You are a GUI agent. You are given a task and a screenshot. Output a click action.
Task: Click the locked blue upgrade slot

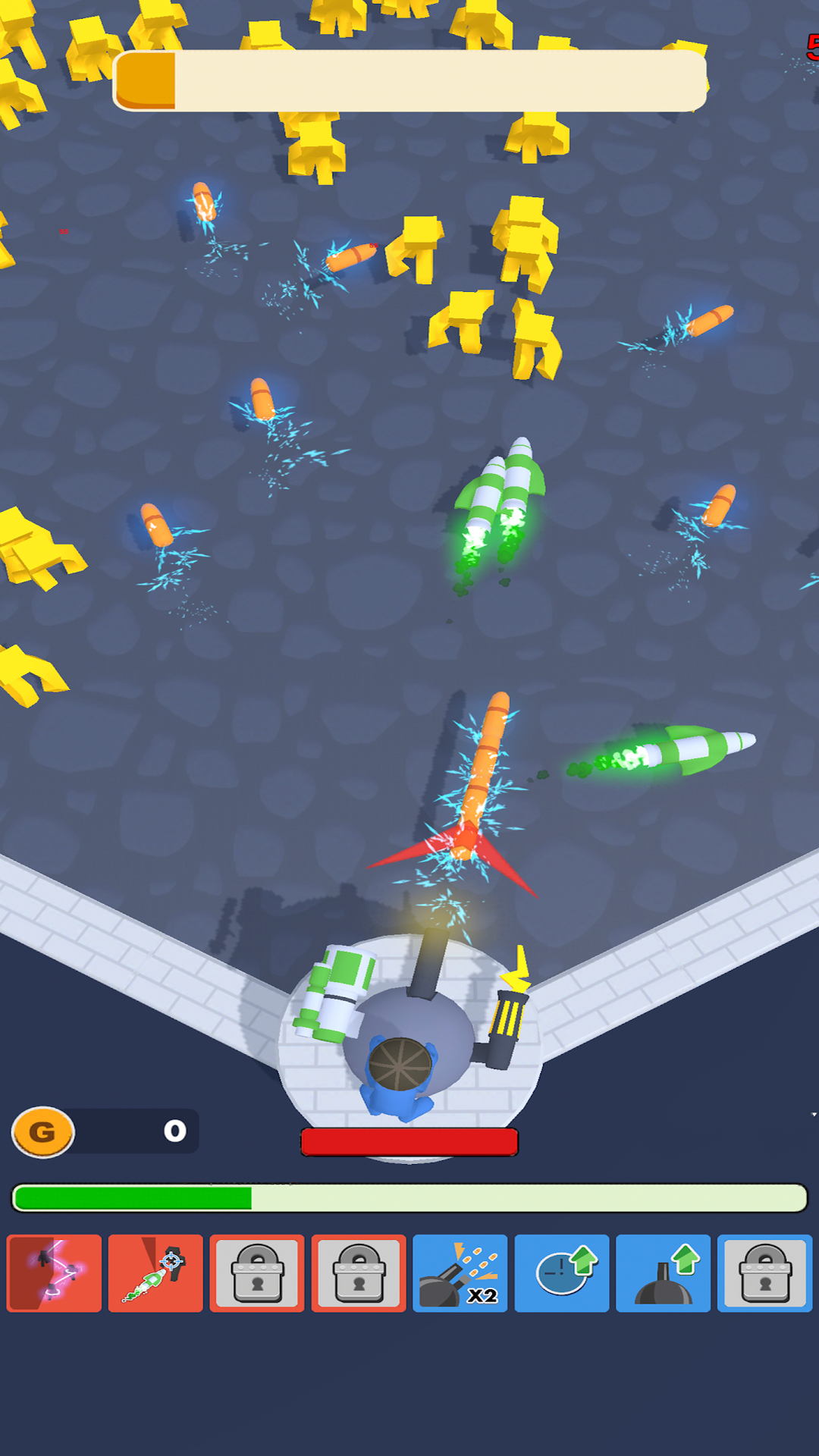(x=764, y=1273)
